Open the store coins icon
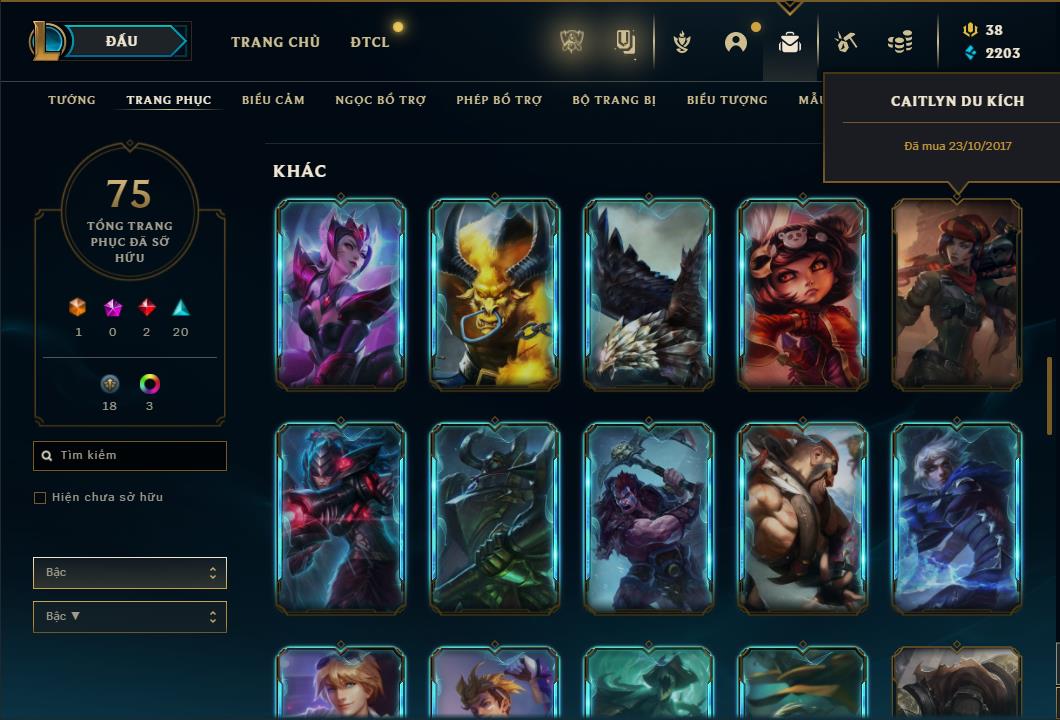 (900, 42)
